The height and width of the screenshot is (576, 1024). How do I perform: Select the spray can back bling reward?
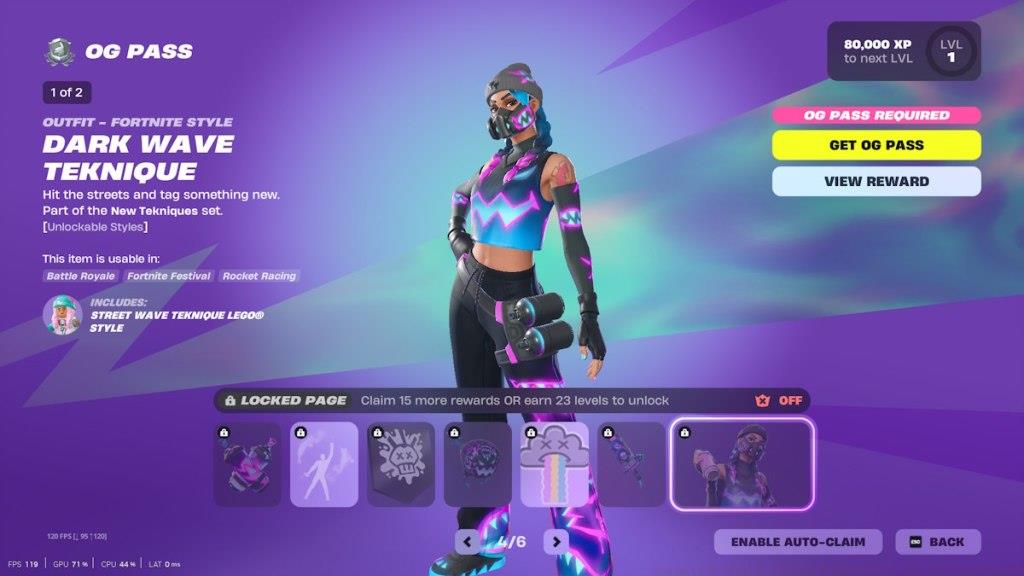pos(247,464)
